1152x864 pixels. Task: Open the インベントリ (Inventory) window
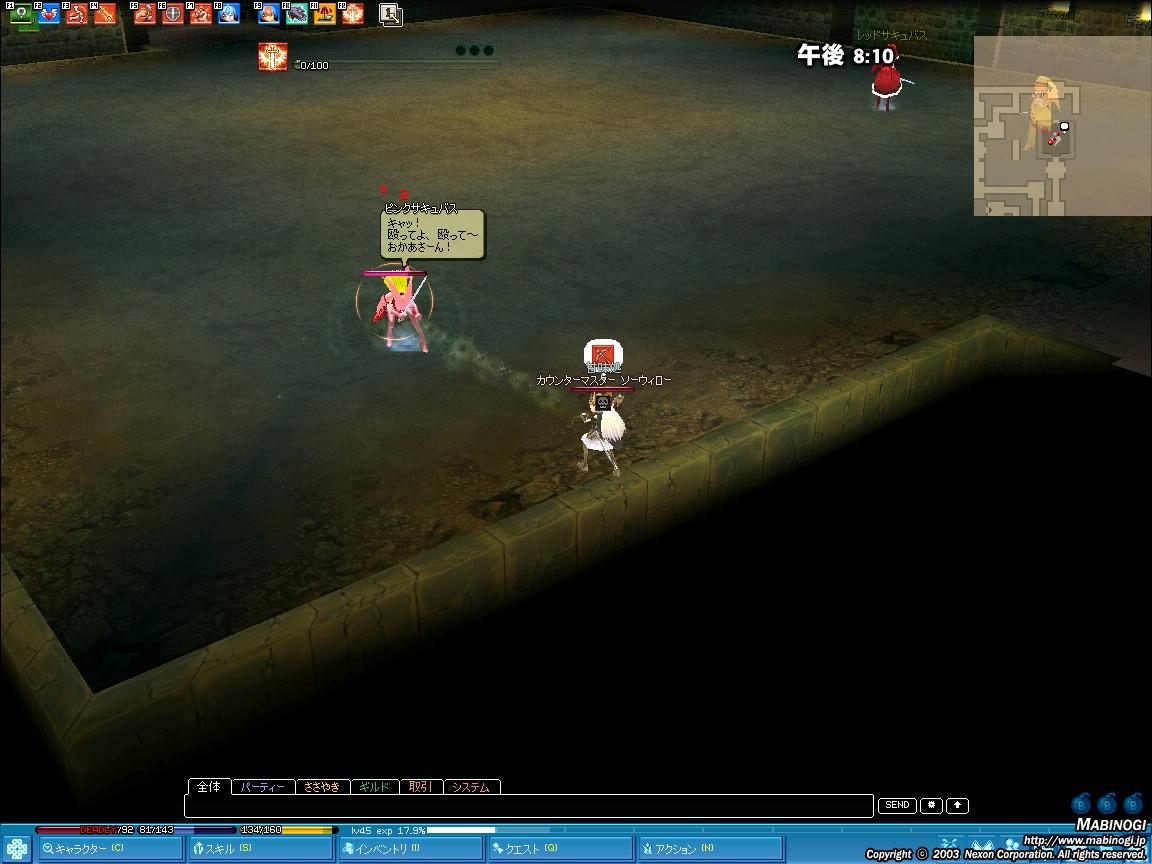410,849
